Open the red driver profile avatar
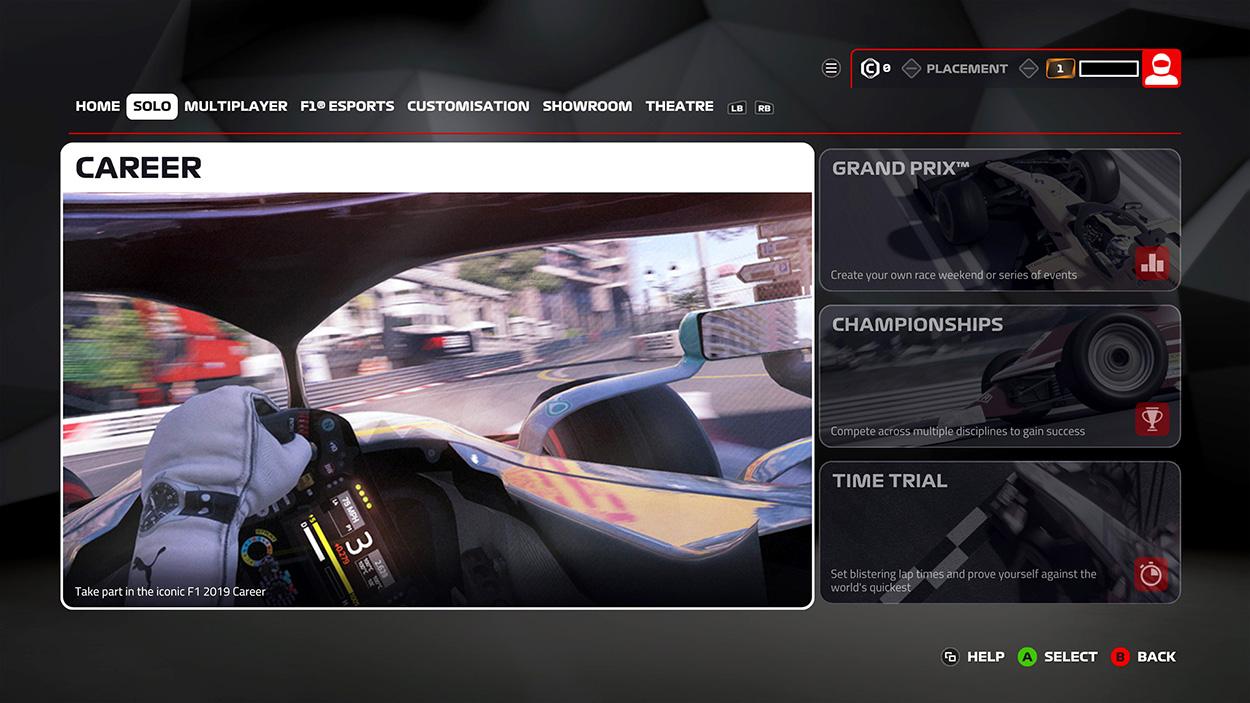 point(1161,68)
